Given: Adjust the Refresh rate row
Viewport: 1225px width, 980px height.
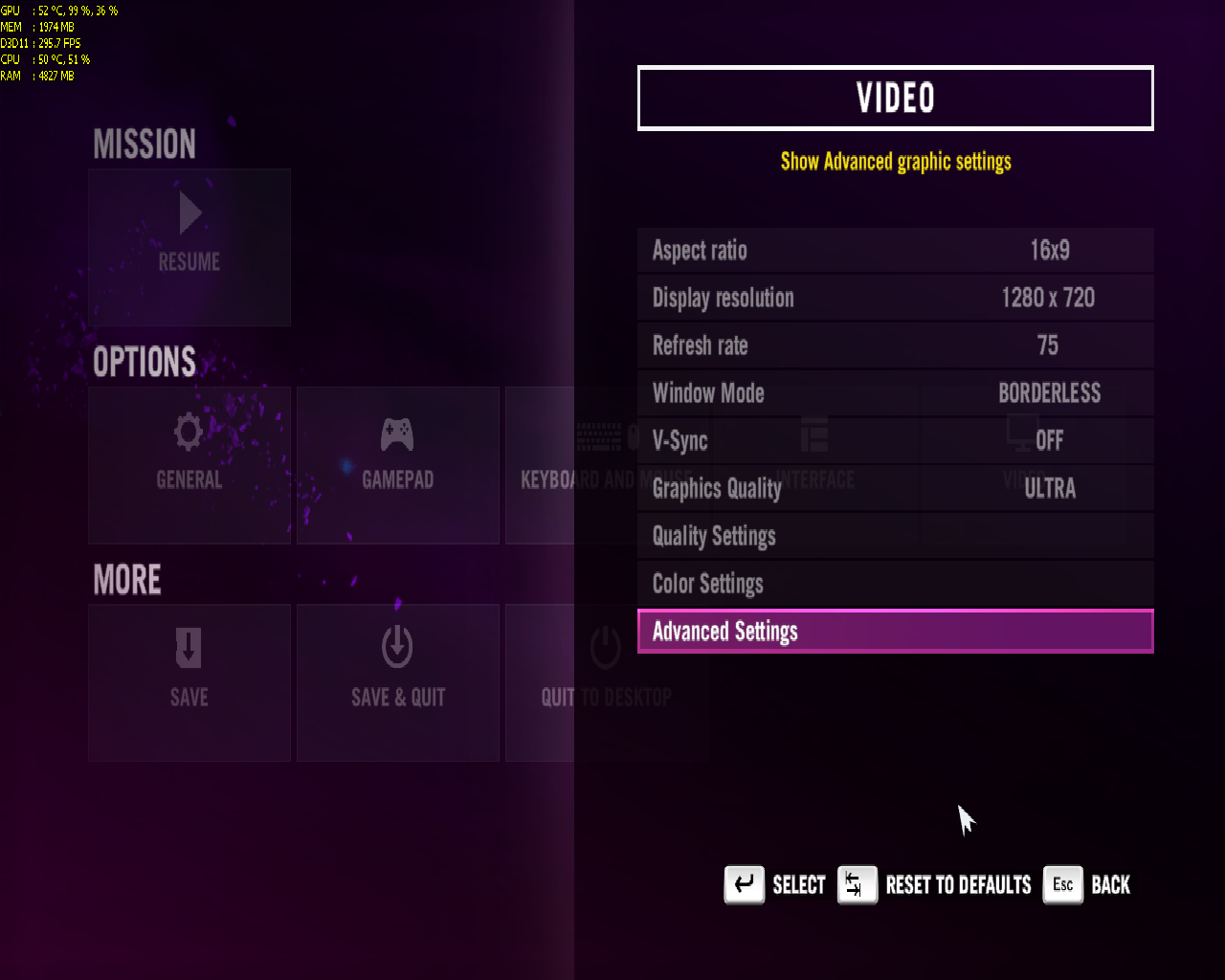Looking at the screenshot, I should coord(895,345).
